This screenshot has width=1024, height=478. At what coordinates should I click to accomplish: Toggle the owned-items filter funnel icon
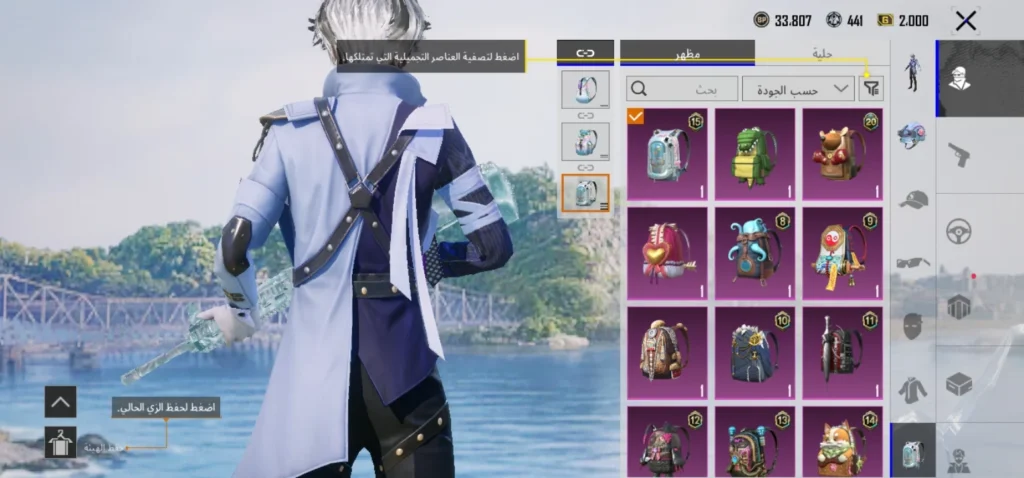pyautogui.click(x=872, y=89)
